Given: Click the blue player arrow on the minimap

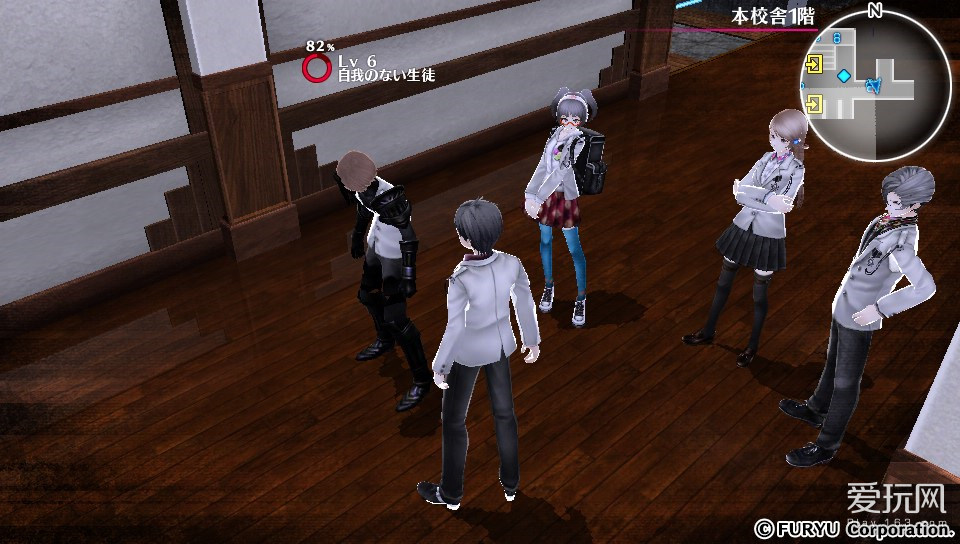Looking at the screenshot, I should click(873, 86).
